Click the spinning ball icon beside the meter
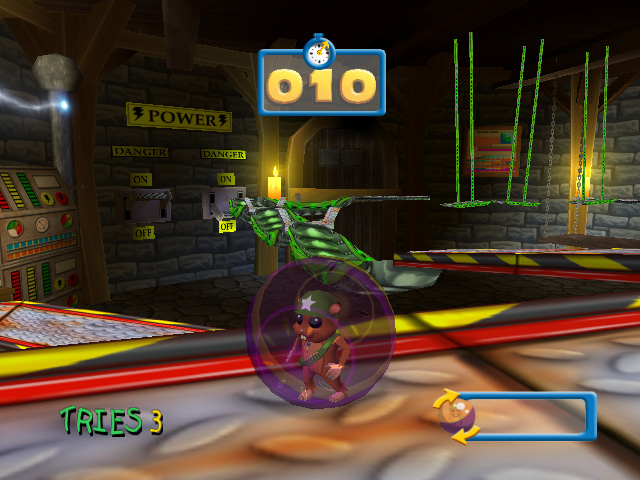This screenshot has width=640, height=480. click(459, 416)
